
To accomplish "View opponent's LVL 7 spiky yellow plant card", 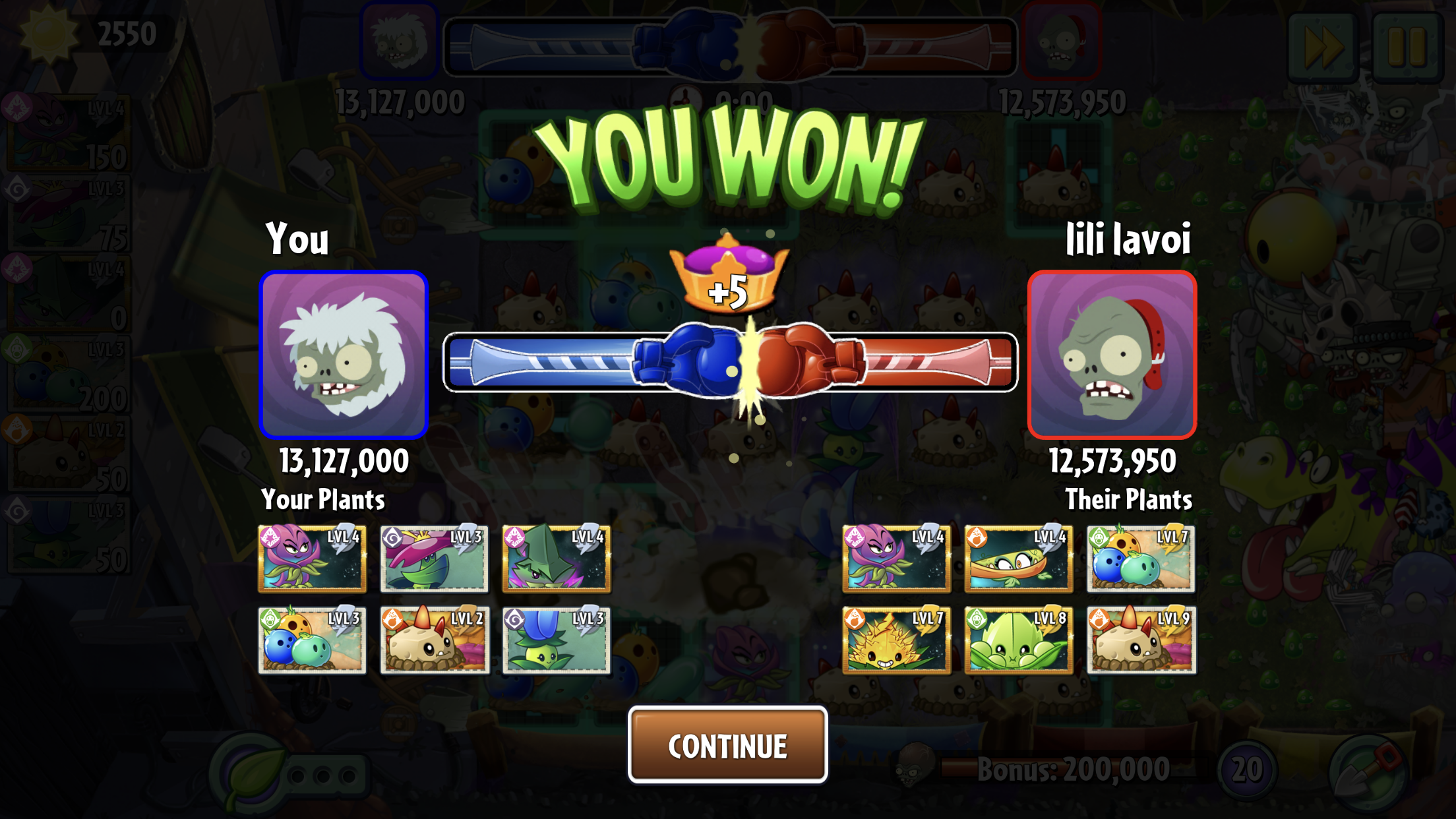I will click(x=896, y=640).
